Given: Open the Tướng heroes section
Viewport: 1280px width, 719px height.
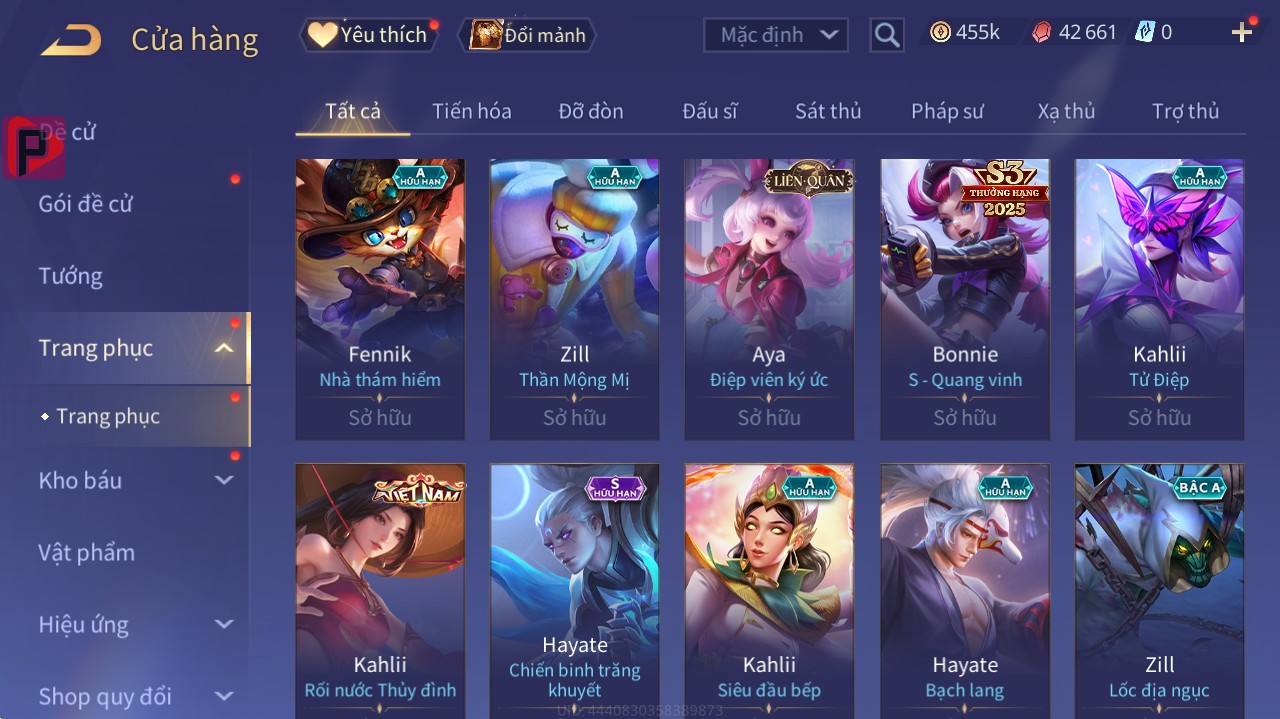Looking at the screenshot, I should 71,276.
